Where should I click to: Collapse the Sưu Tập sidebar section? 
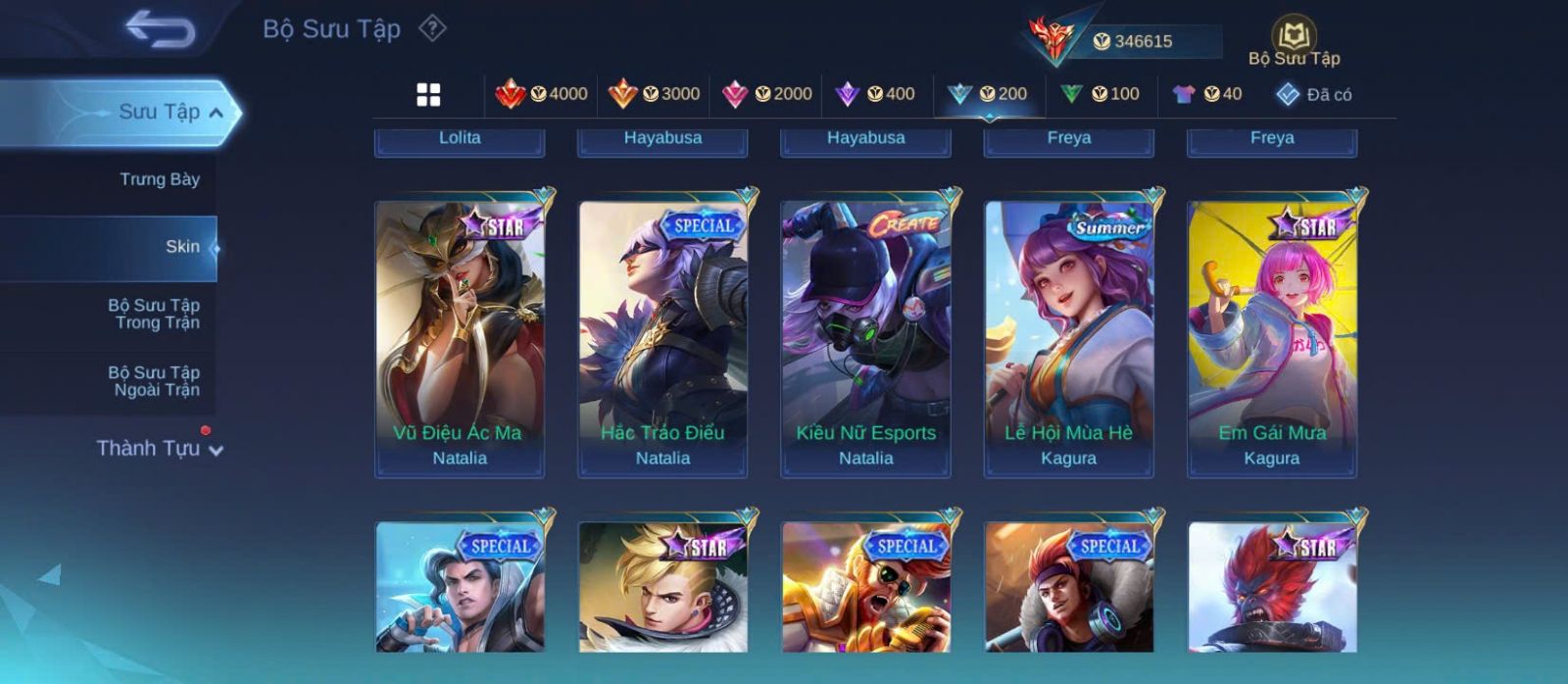click(x=216, y=113)
